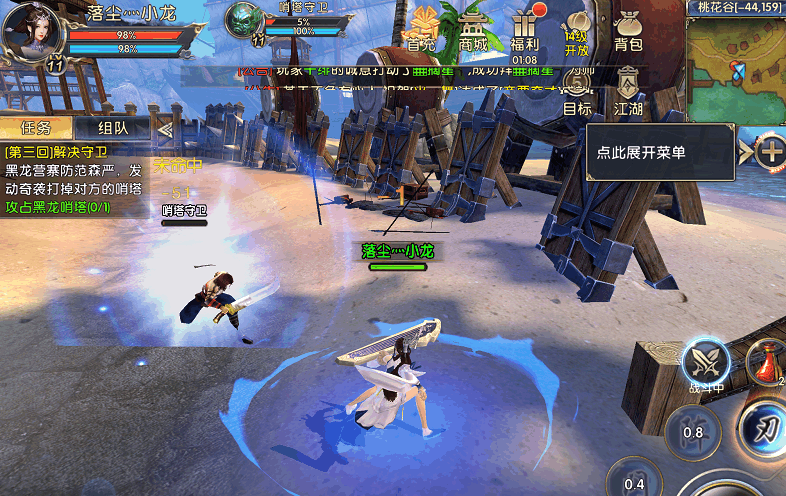Screen dimensions: 786x496
Task: Open the 商城 shop
Action: tap(474, 28)
